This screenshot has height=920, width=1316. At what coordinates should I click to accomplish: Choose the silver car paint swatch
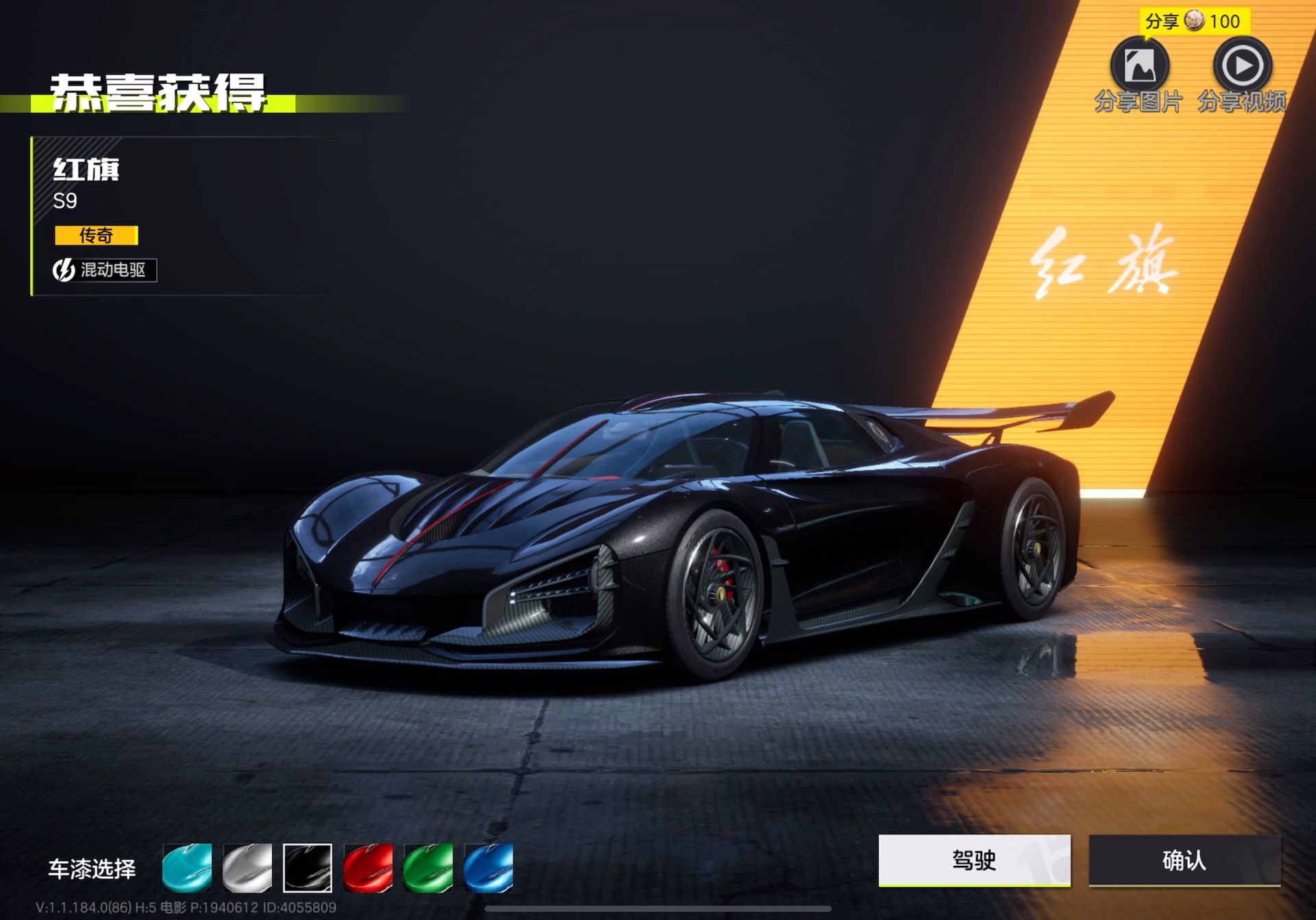pyautogui.click(x=247, y=868)
